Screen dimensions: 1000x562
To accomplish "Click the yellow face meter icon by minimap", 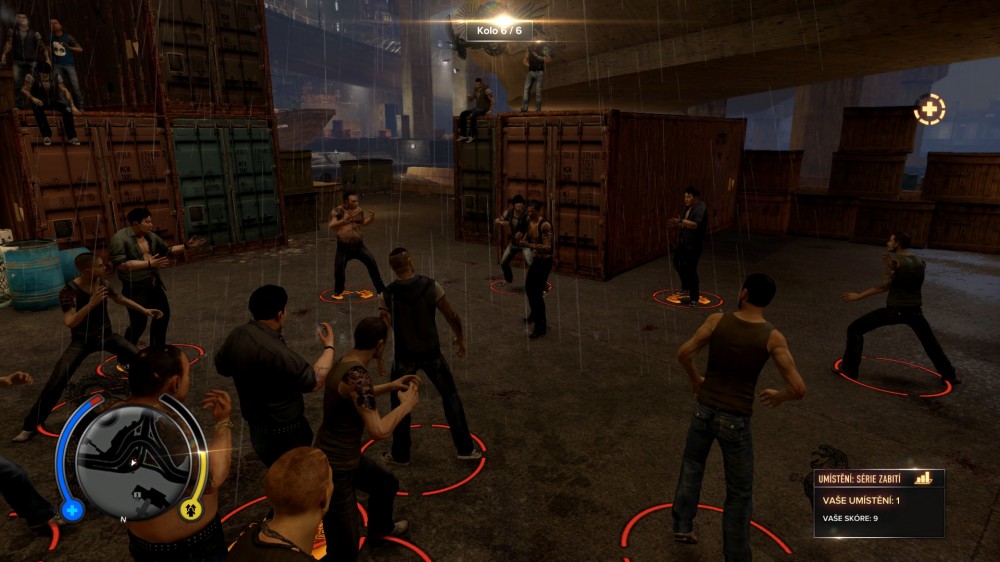I will [191, 509].
